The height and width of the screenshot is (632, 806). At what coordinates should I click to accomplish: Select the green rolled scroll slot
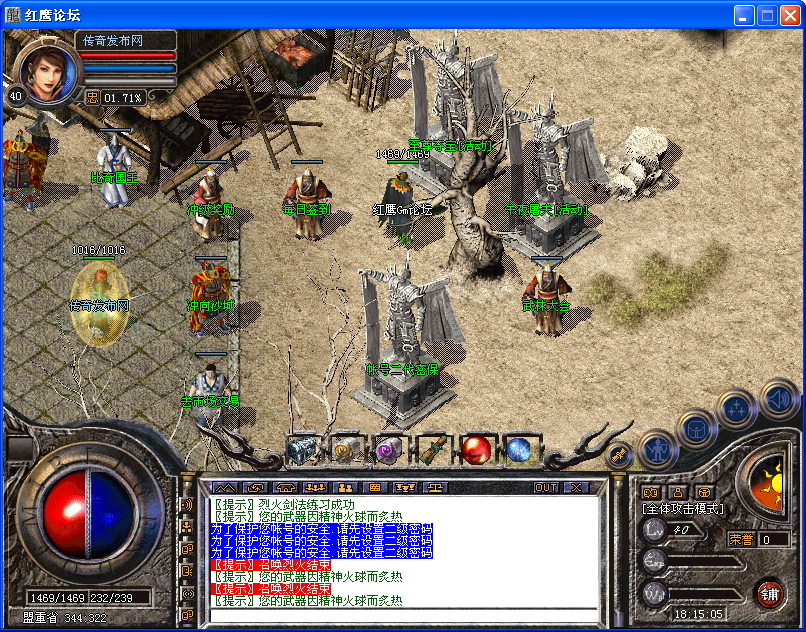433,451
